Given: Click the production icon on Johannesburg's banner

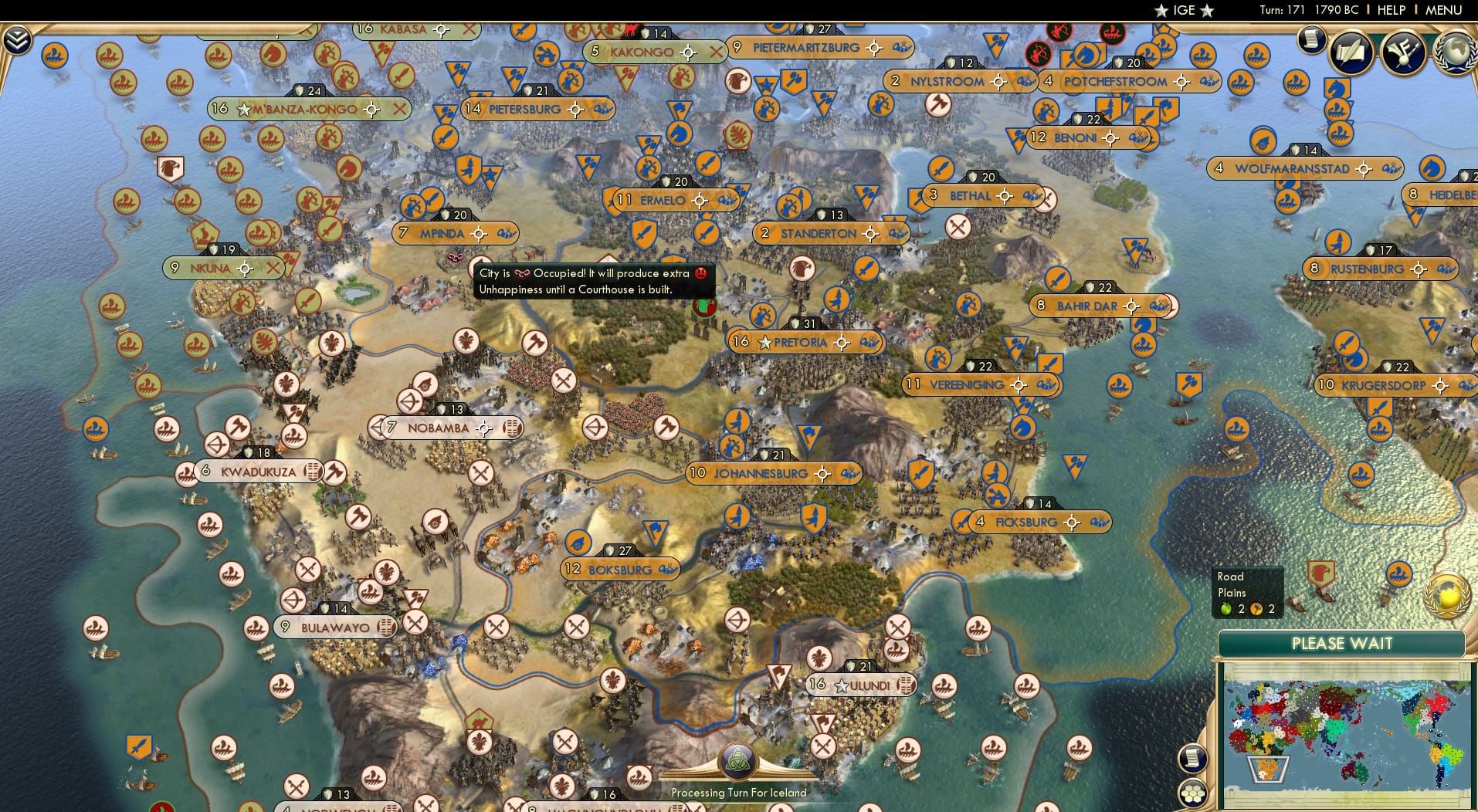Looking at the screenshot, I should 849,473.
